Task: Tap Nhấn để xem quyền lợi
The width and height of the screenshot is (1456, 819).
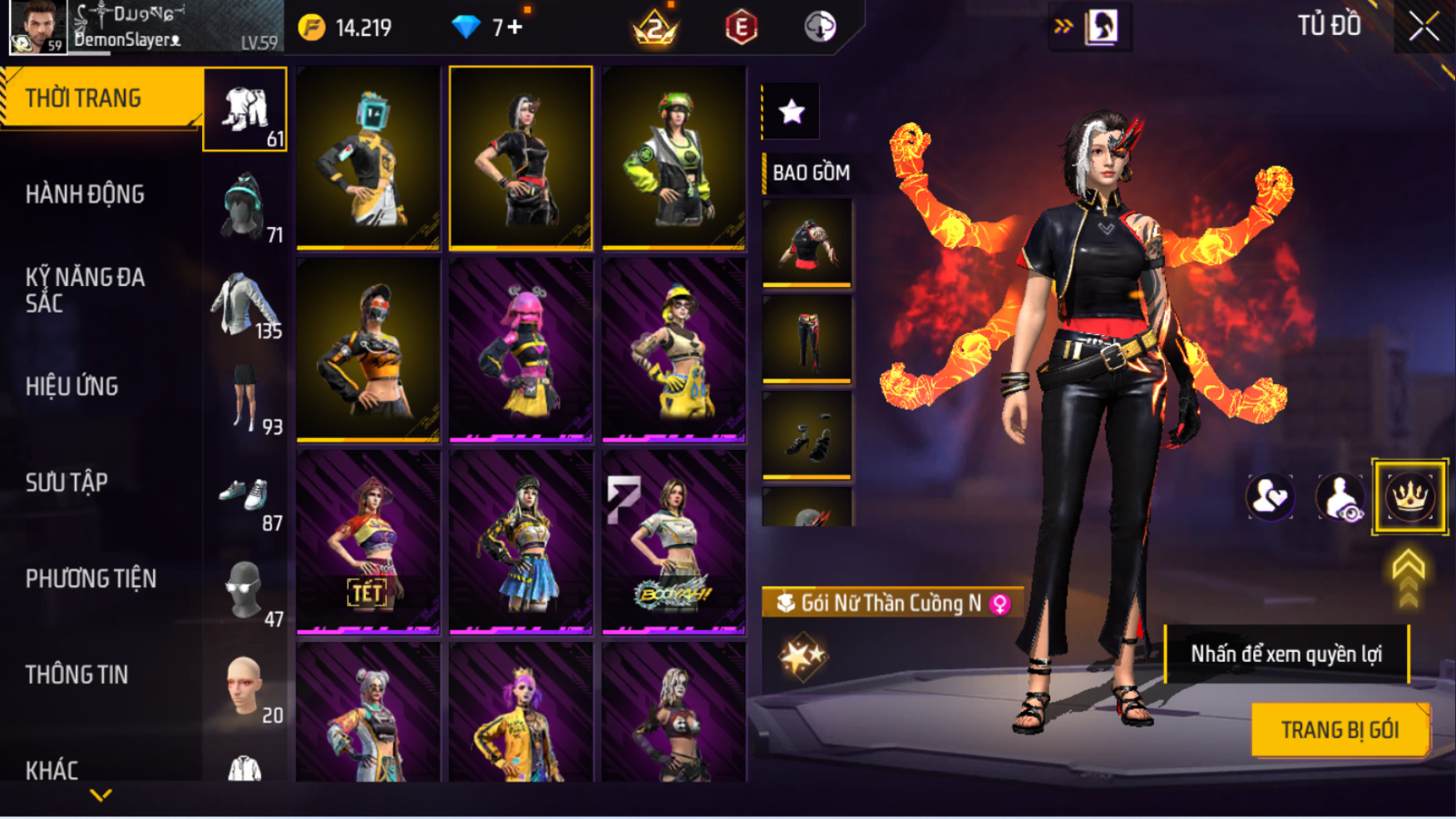Action: [x=1286, y=654]
